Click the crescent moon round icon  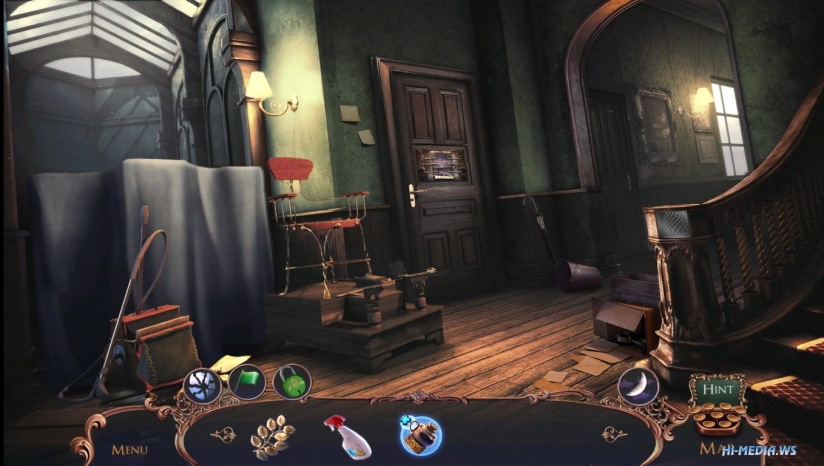[637, 385]
